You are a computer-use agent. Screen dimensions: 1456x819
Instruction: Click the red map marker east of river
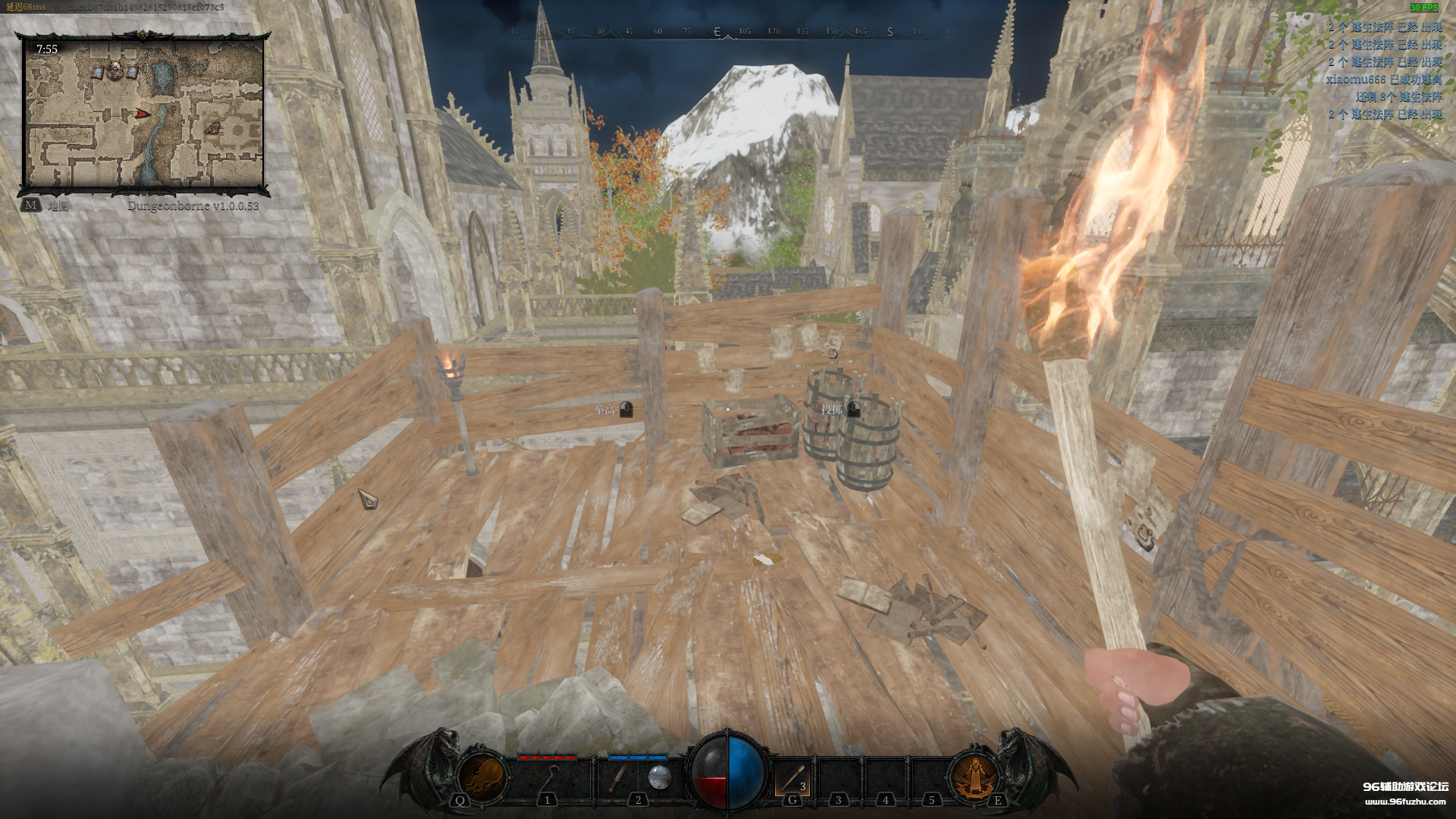coord(213,127)
